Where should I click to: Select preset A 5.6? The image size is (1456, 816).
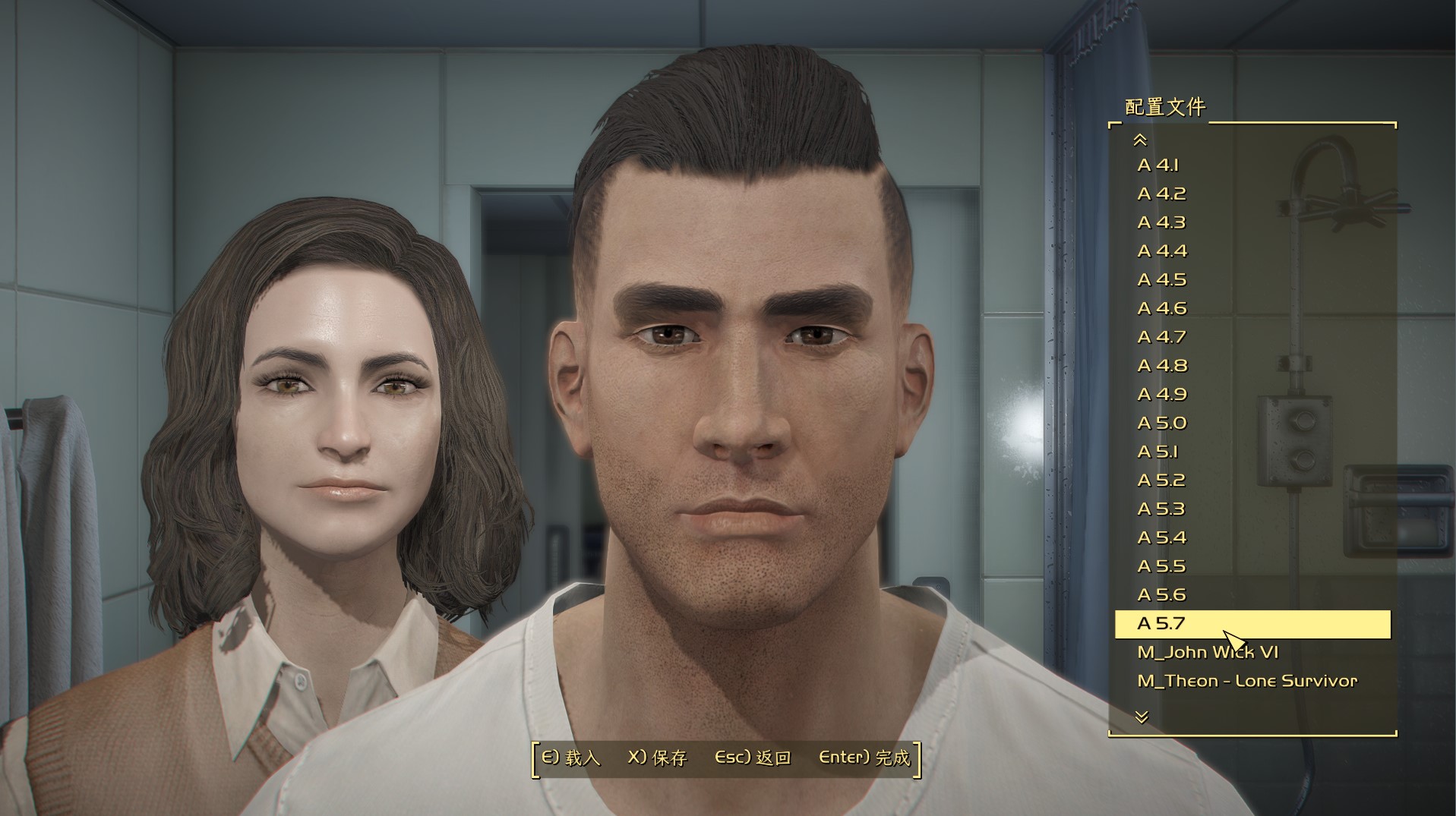coord(1161,595)
